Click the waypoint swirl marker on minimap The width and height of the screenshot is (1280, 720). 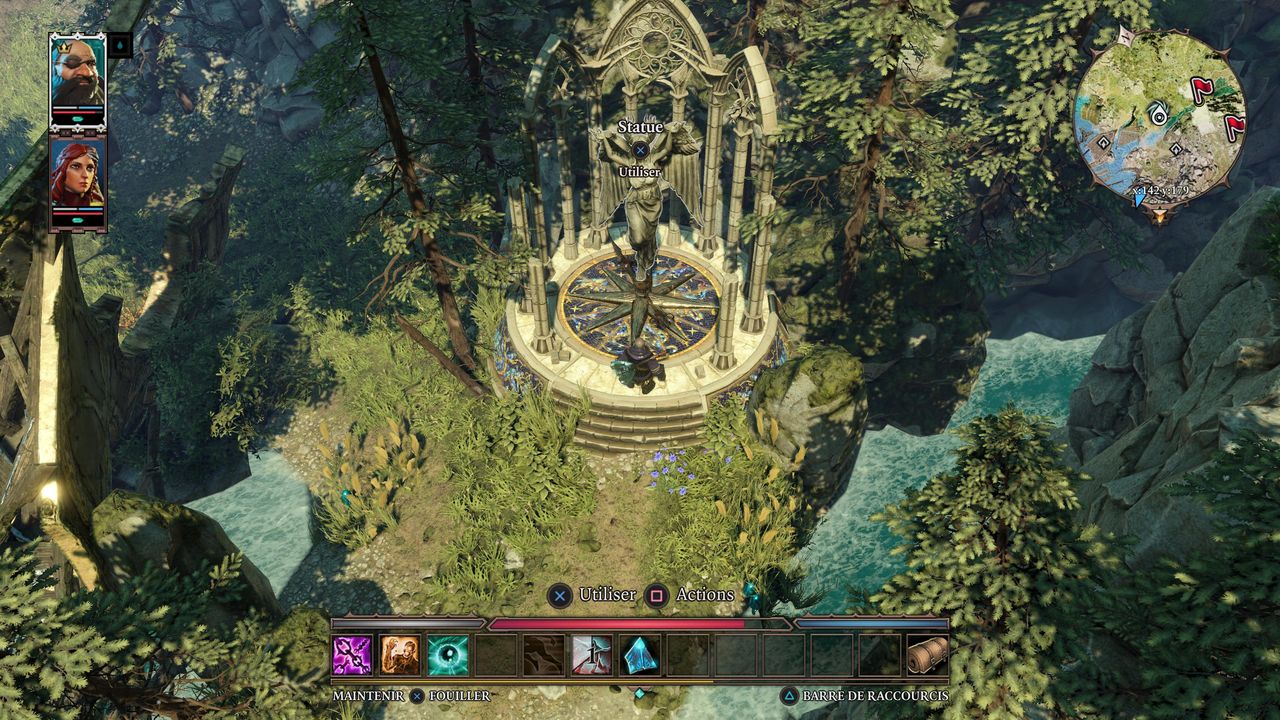tap(1158, 113)
